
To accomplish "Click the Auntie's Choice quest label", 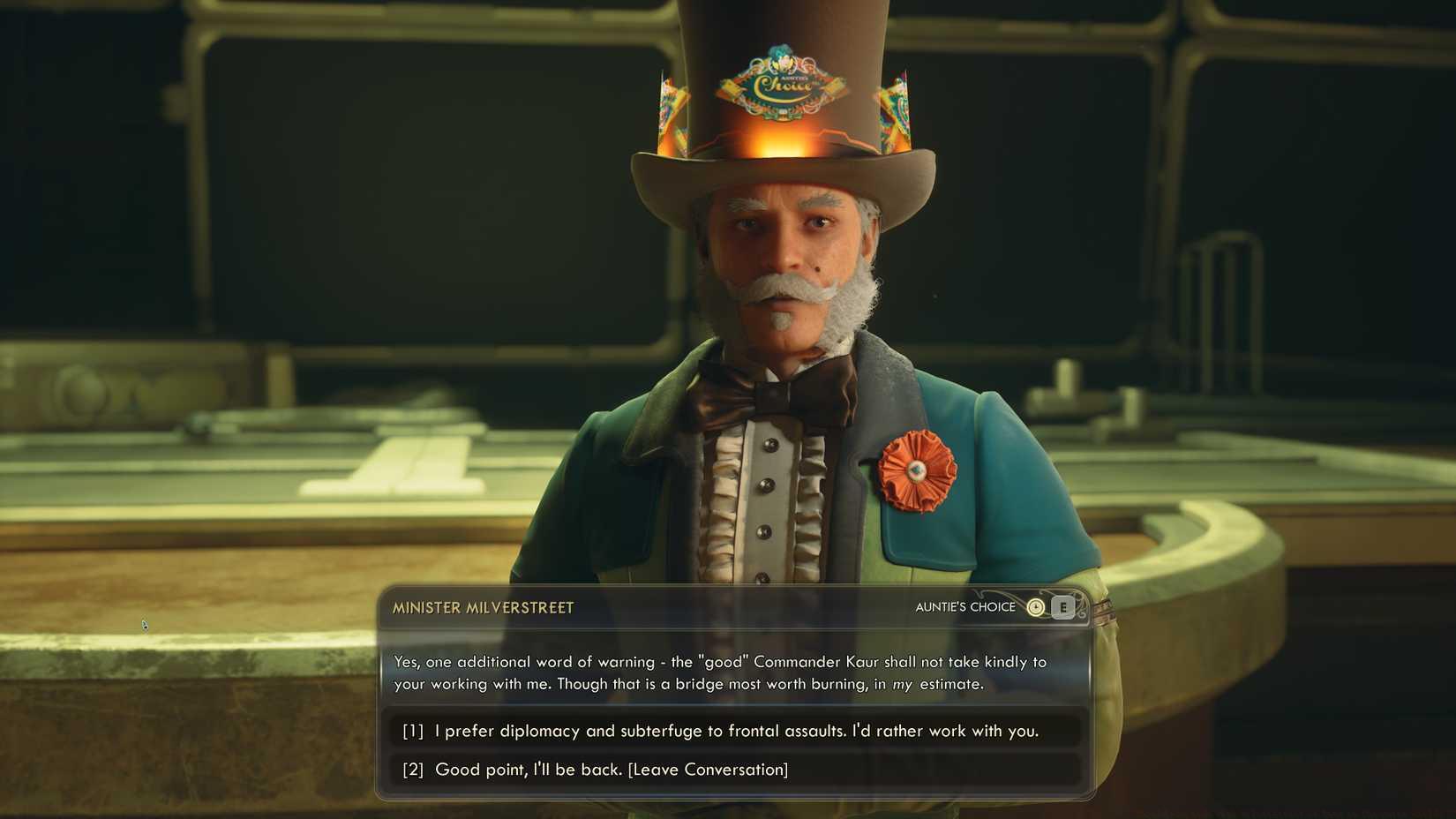I will point(966,606).
